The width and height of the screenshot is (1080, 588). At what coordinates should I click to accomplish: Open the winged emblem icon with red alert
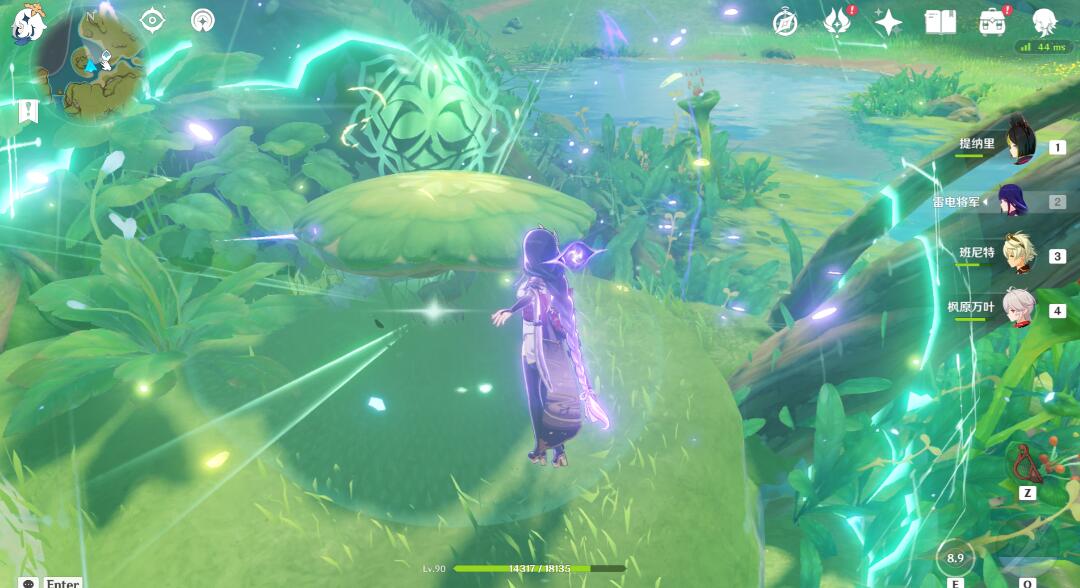[836, 22]
